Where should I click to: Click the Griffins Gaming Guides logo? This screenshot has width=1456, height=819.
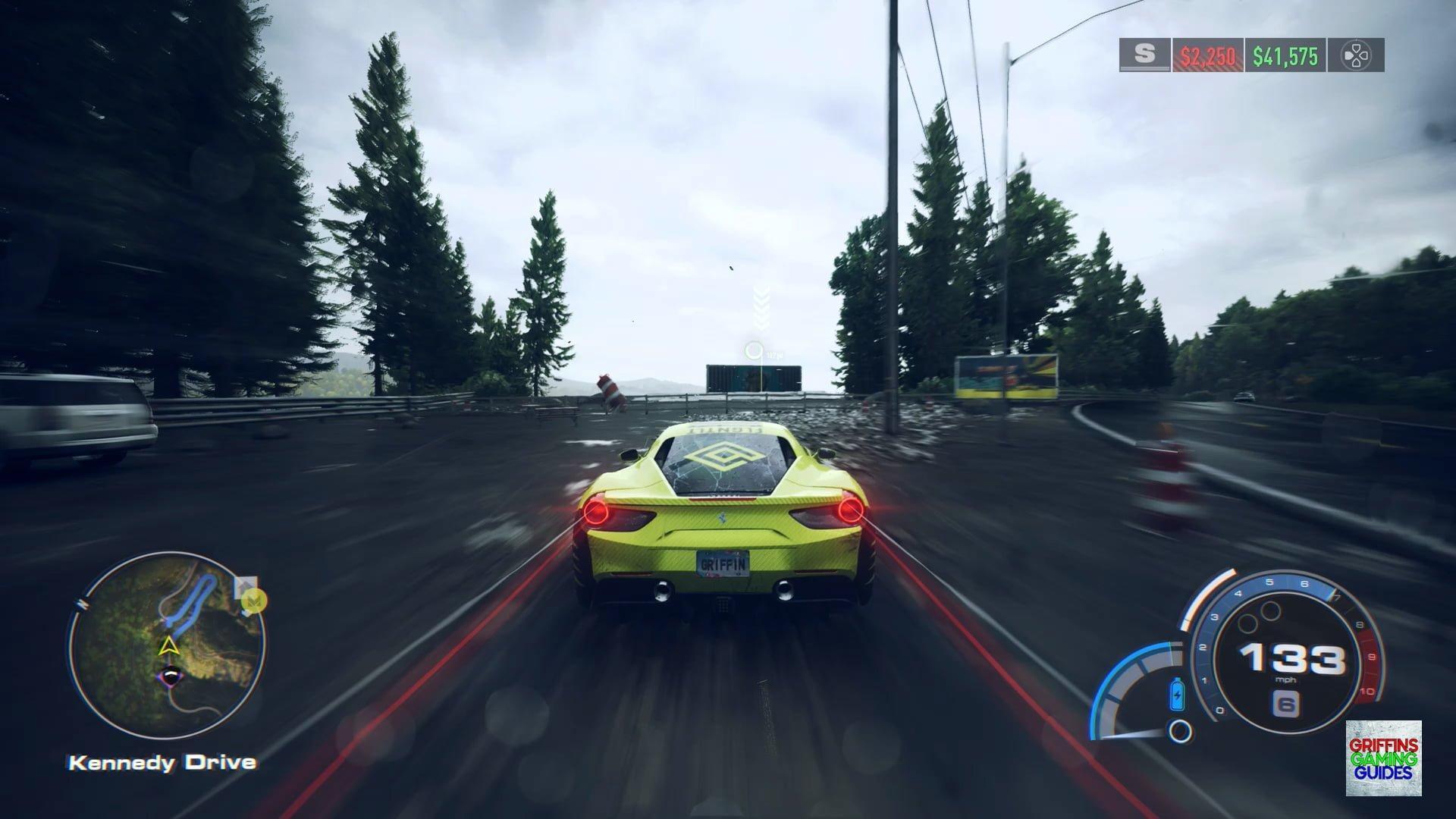click(1383, 758)
